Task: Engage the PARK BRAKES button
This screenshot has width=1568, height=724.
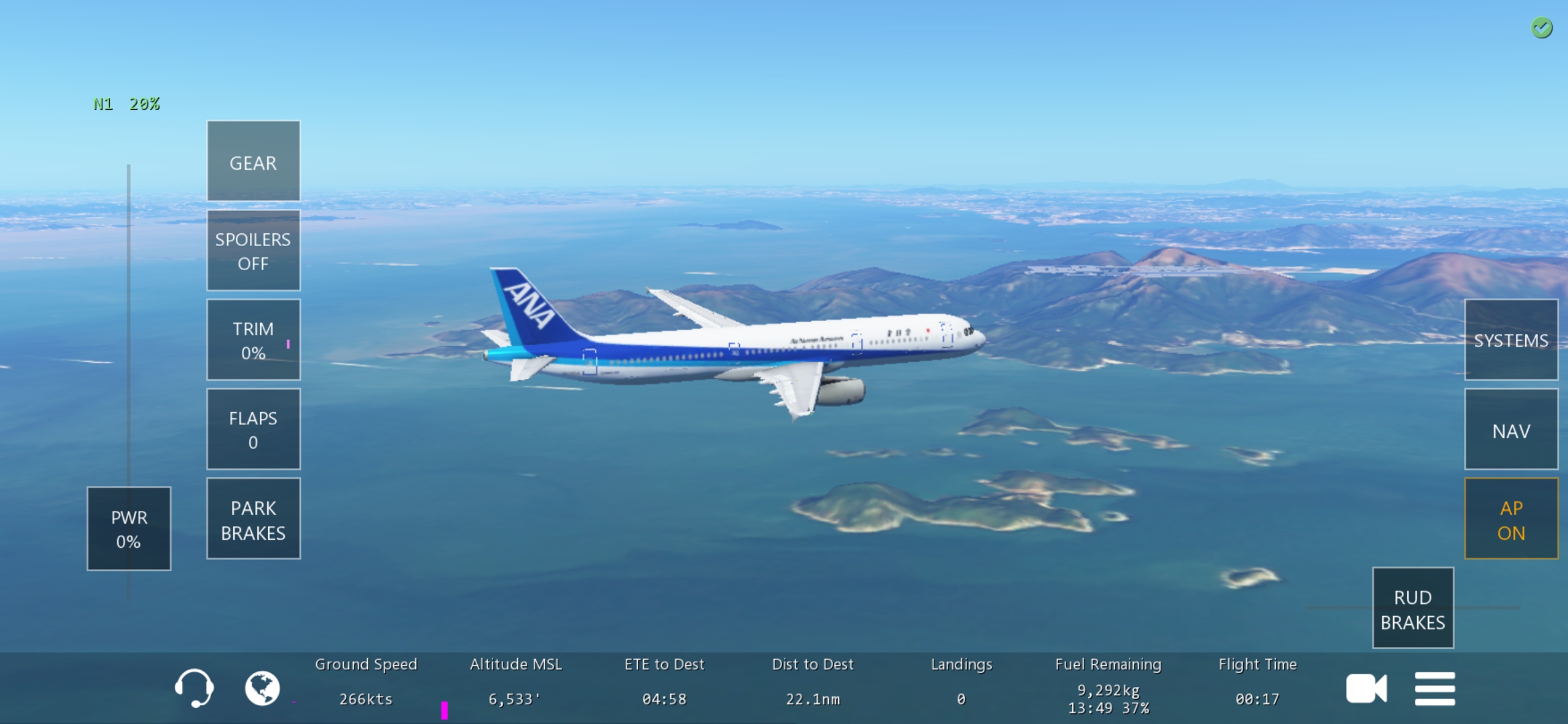Action: pos(253,519)
